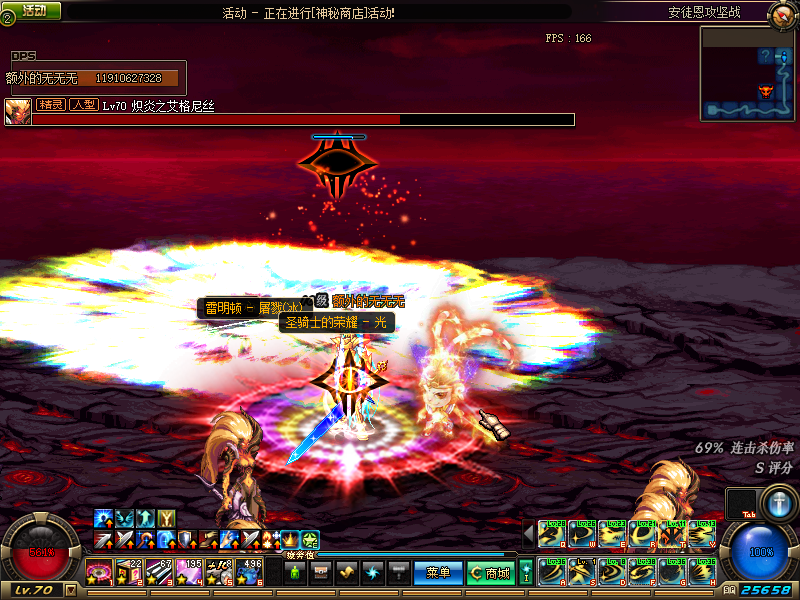
Task: Activate the Lv.1 skill bound to S
Action: coord(582,572)
